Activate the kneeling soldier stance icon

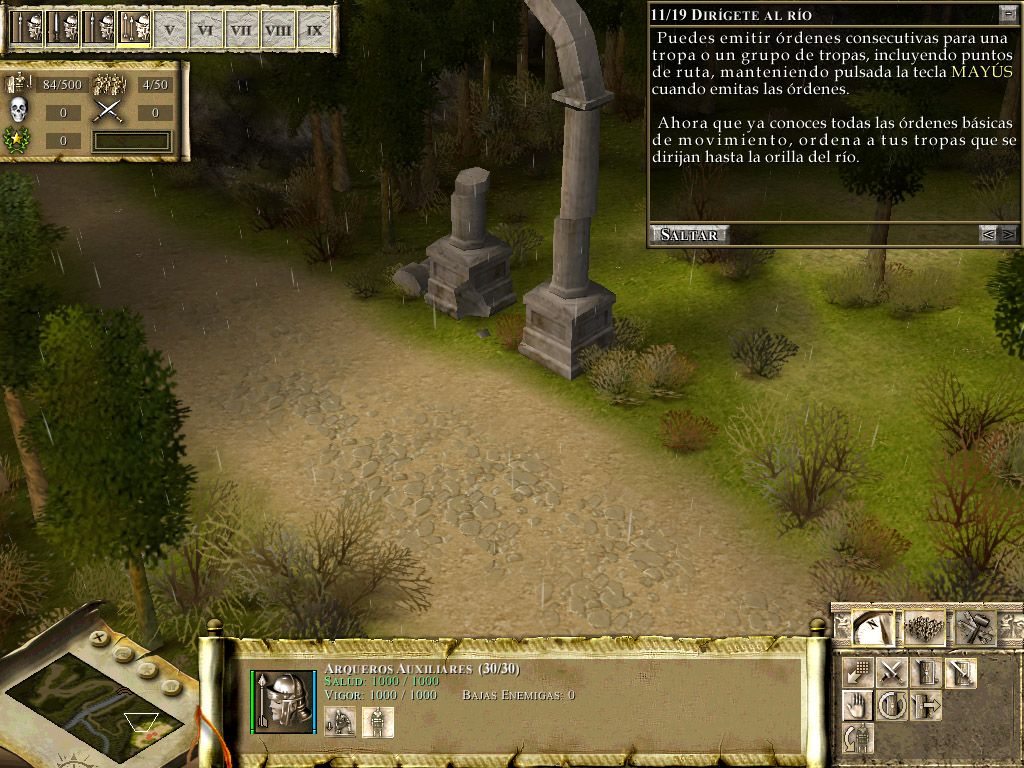coord(341,721)
